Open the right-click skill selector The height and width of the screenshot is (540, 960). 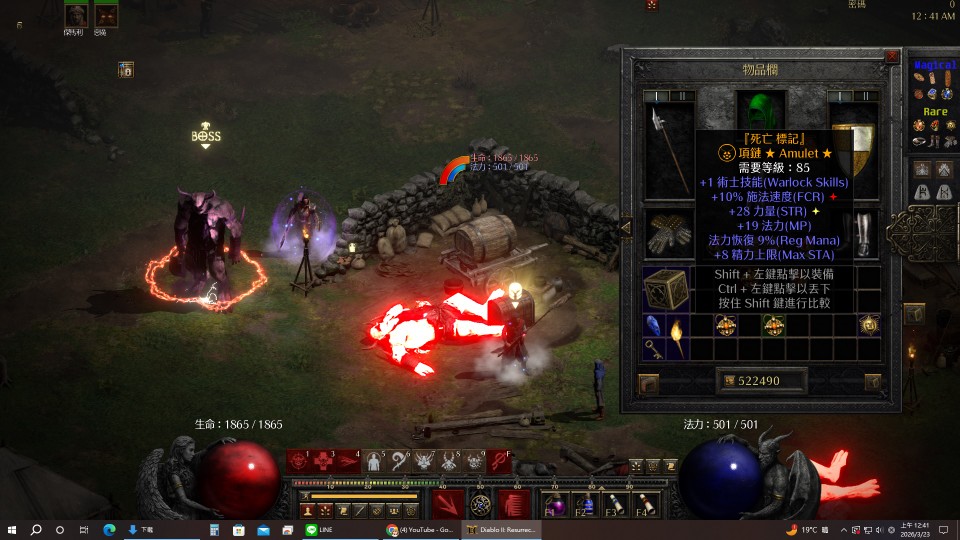pos(514,504)
